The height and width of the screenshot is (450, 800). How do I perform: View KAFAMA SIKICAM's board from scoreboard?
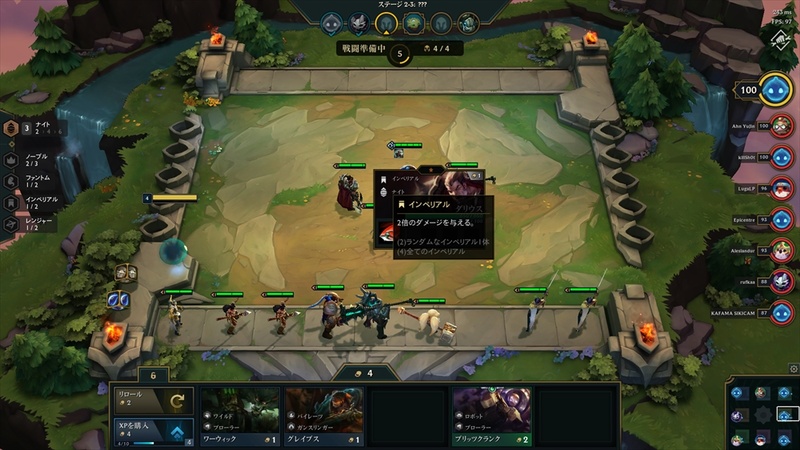pyautogui.click(x=782, y=313)
